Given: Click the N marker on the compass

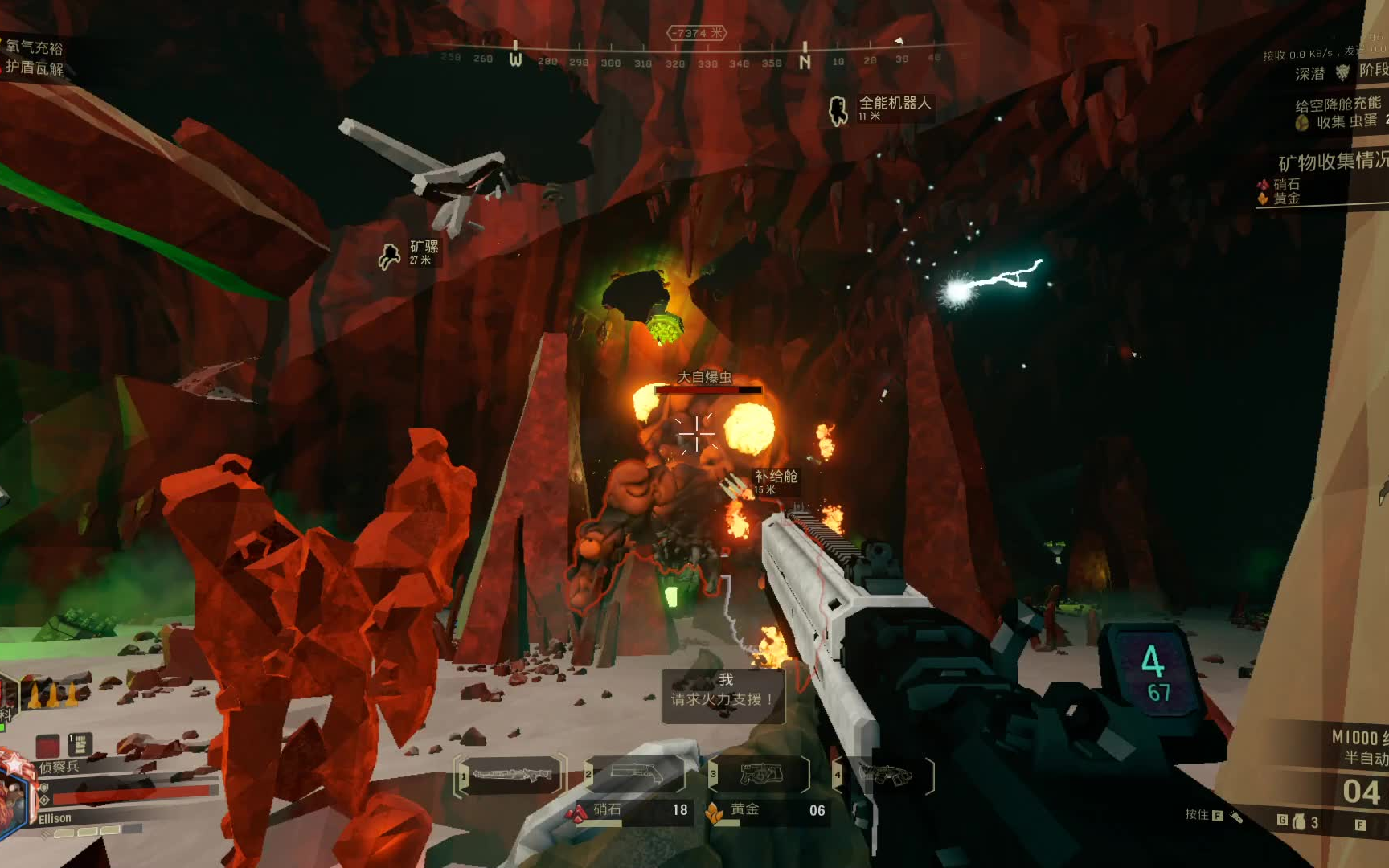Looking at the screenshot, I should click(x=805, y=61).
